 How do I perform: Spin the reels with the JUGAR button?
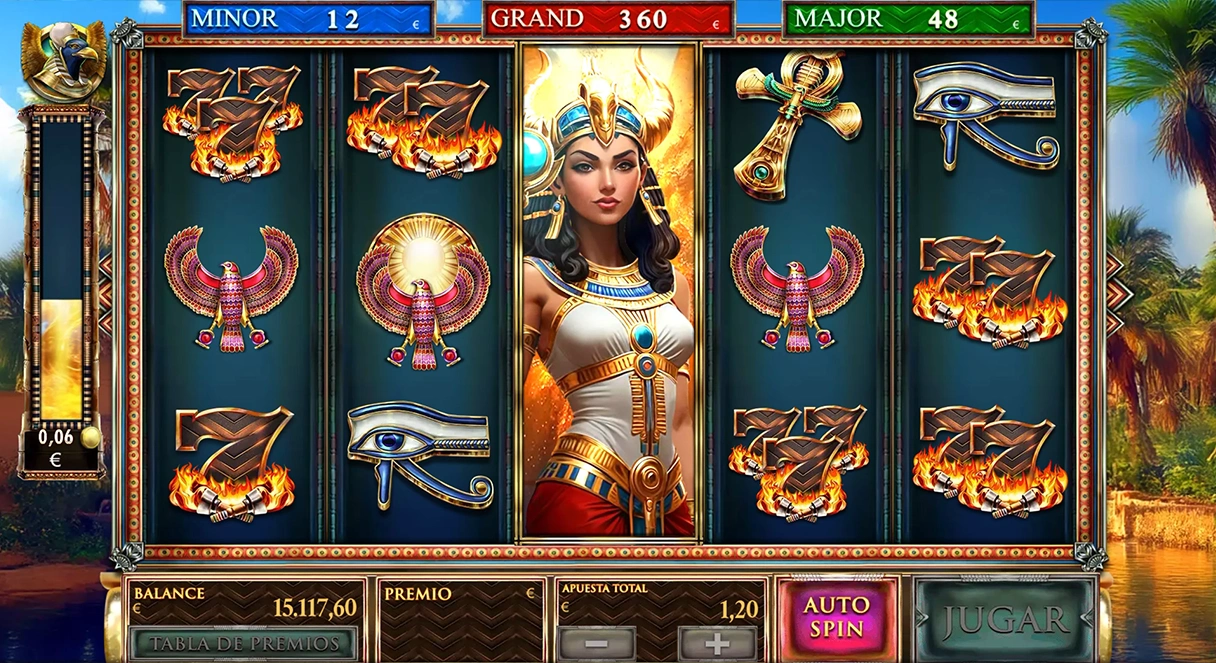point(1004,619)
